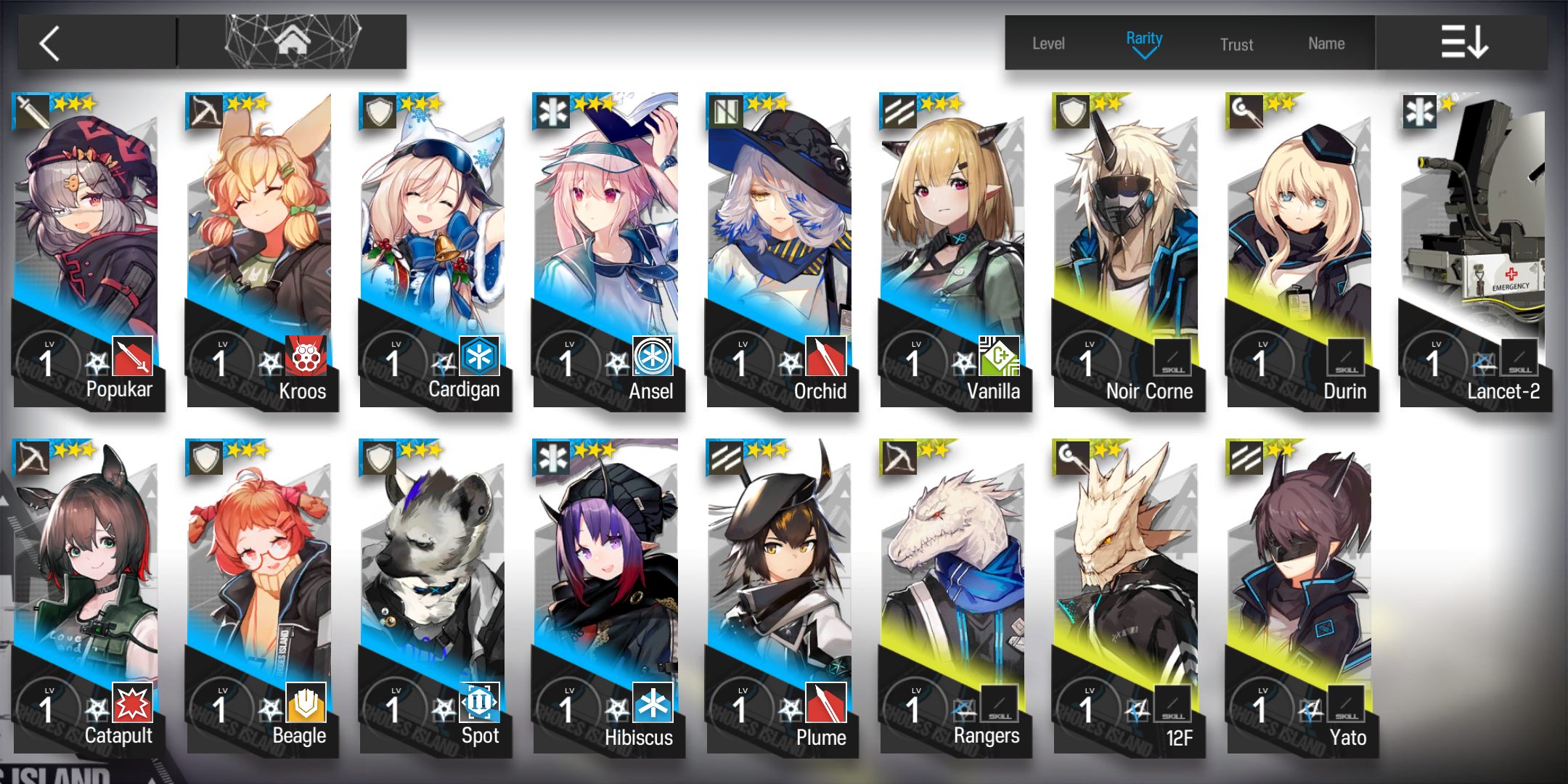This screenshot has width=1568, height=784.
Task: Sort operators by Name
Action: click(x=1326, y=44)
